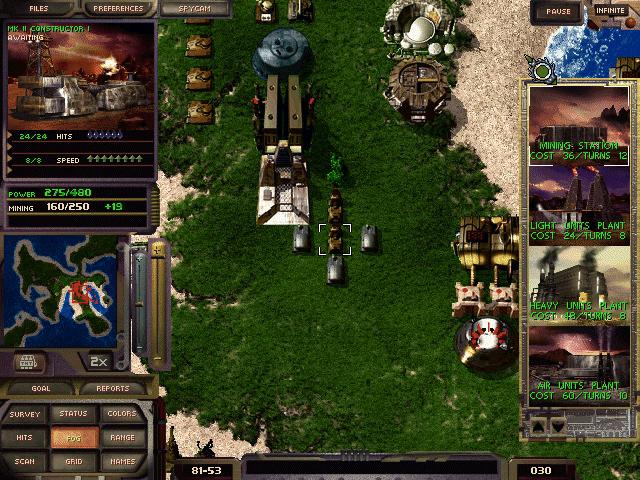Image resolution: width=640 pixels, height=480 pixels.
Task: Click the build list down arrow
Action: point(559,426)
